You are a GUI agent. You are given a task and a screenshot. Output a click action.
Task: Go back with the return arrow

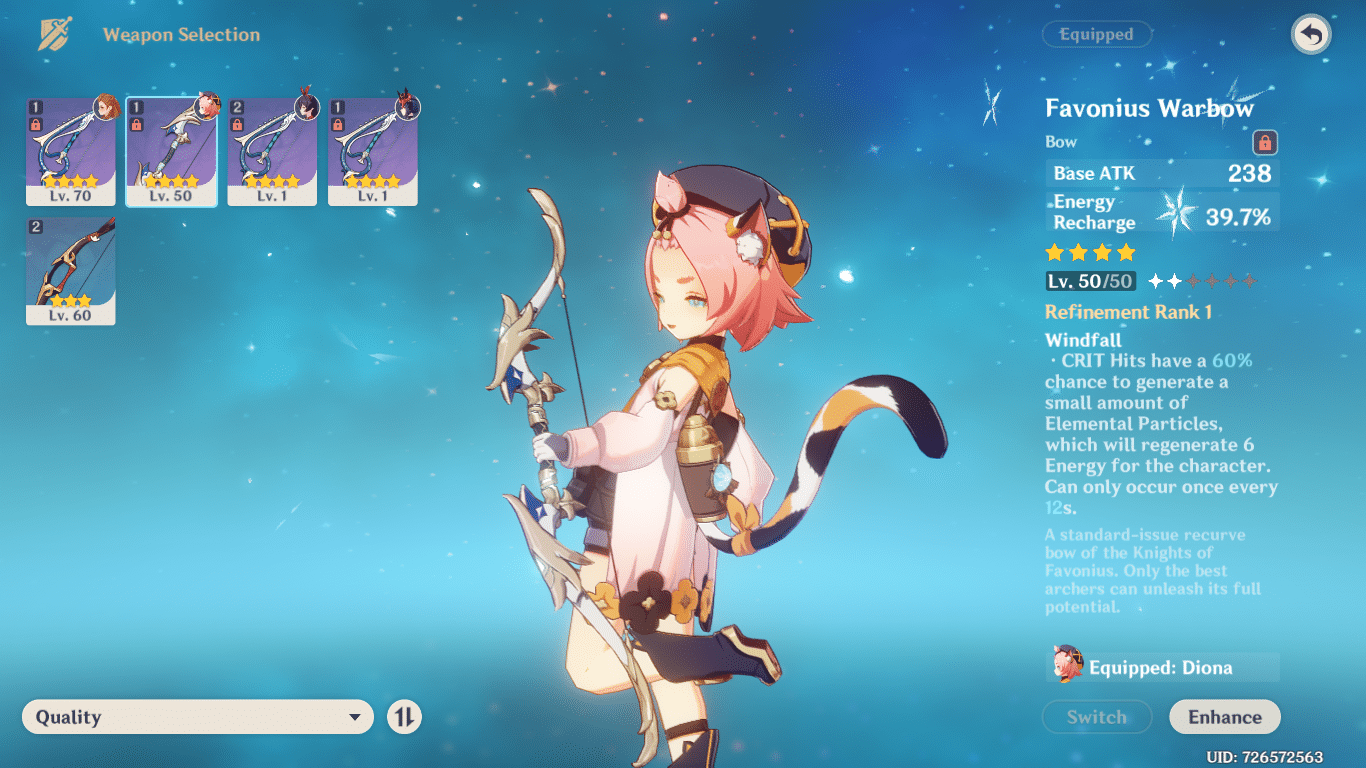pos(1310,35)
